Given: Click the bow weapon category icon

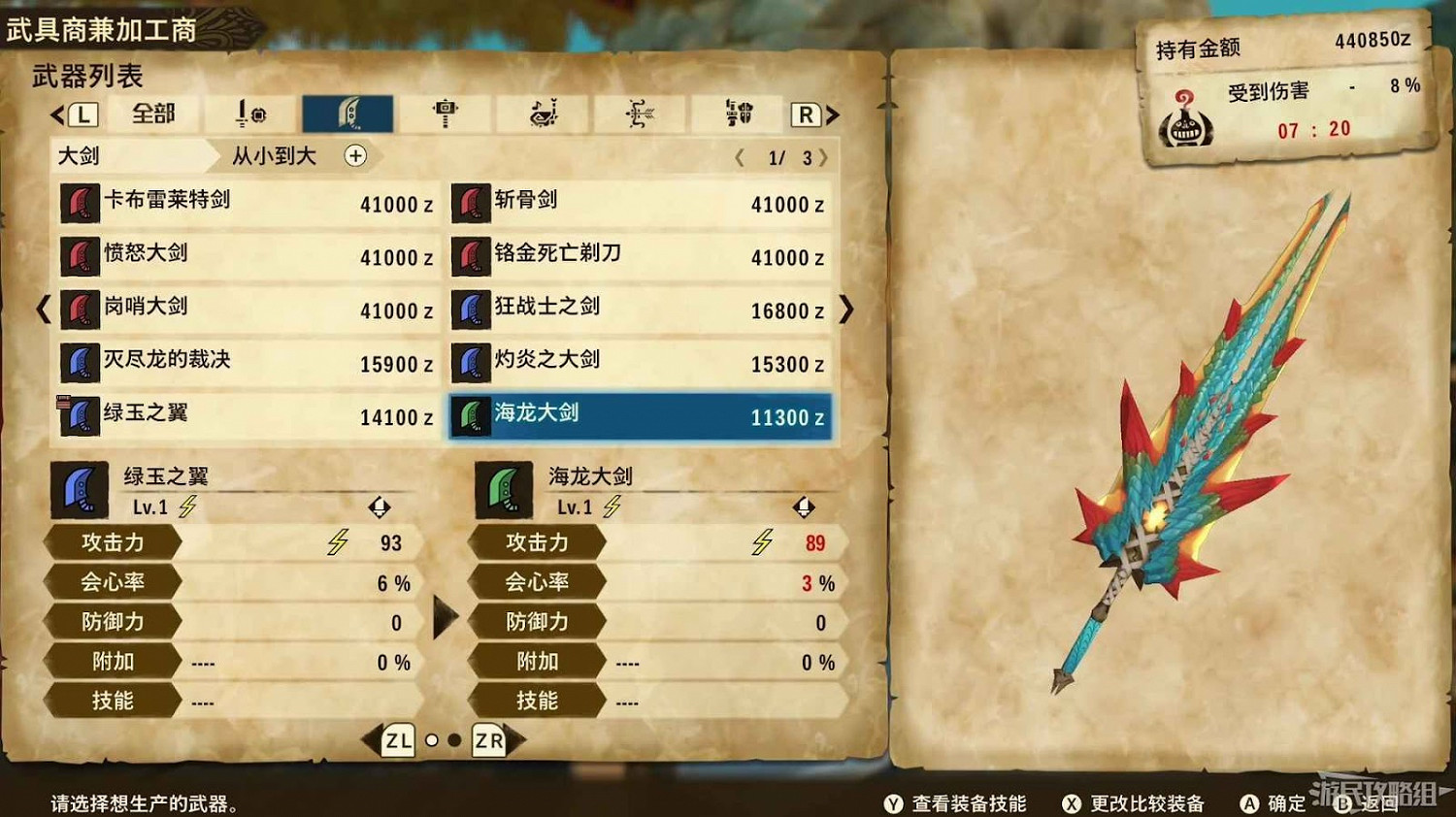Looking at the screenshot, I should [639, 112].
